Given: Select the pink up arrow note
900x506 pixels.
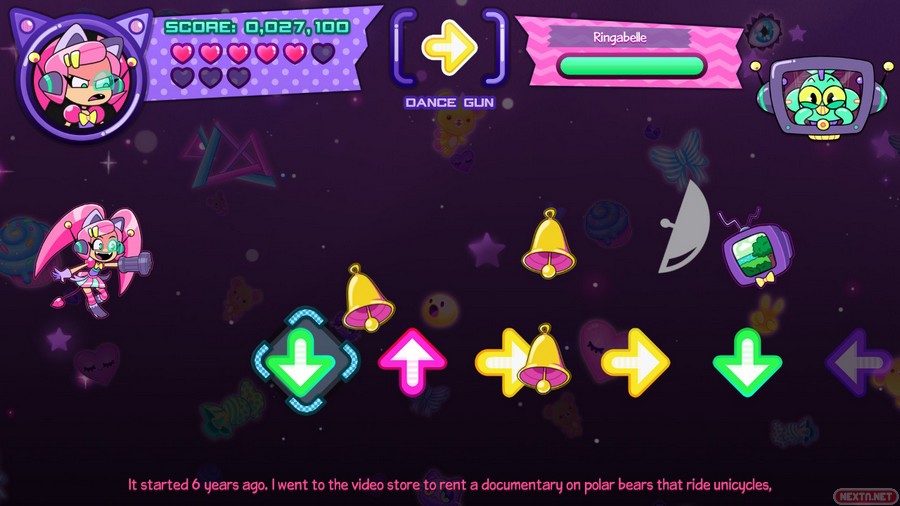Looking at the screenshot, I should pyautogui.click(x=412, y=360).
